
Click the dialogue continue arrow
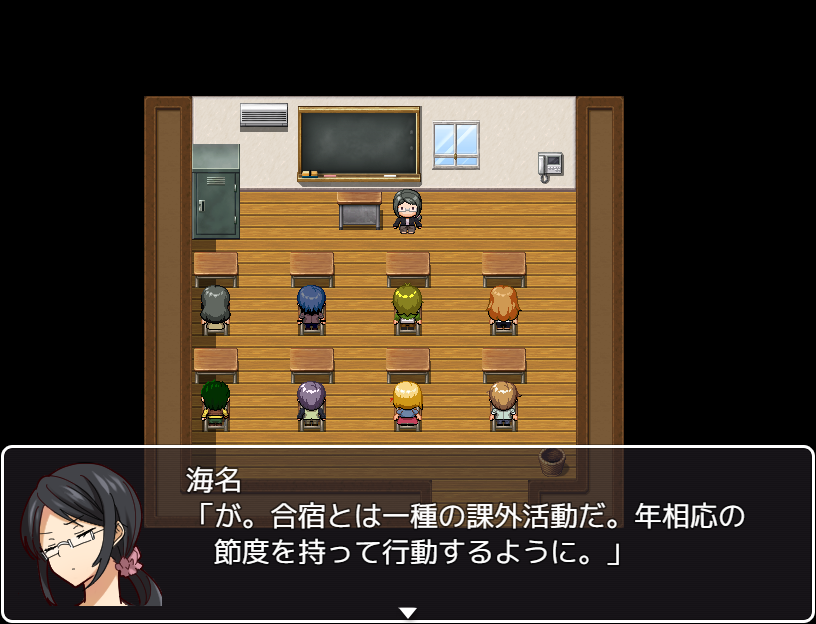(x=407, y=612)
